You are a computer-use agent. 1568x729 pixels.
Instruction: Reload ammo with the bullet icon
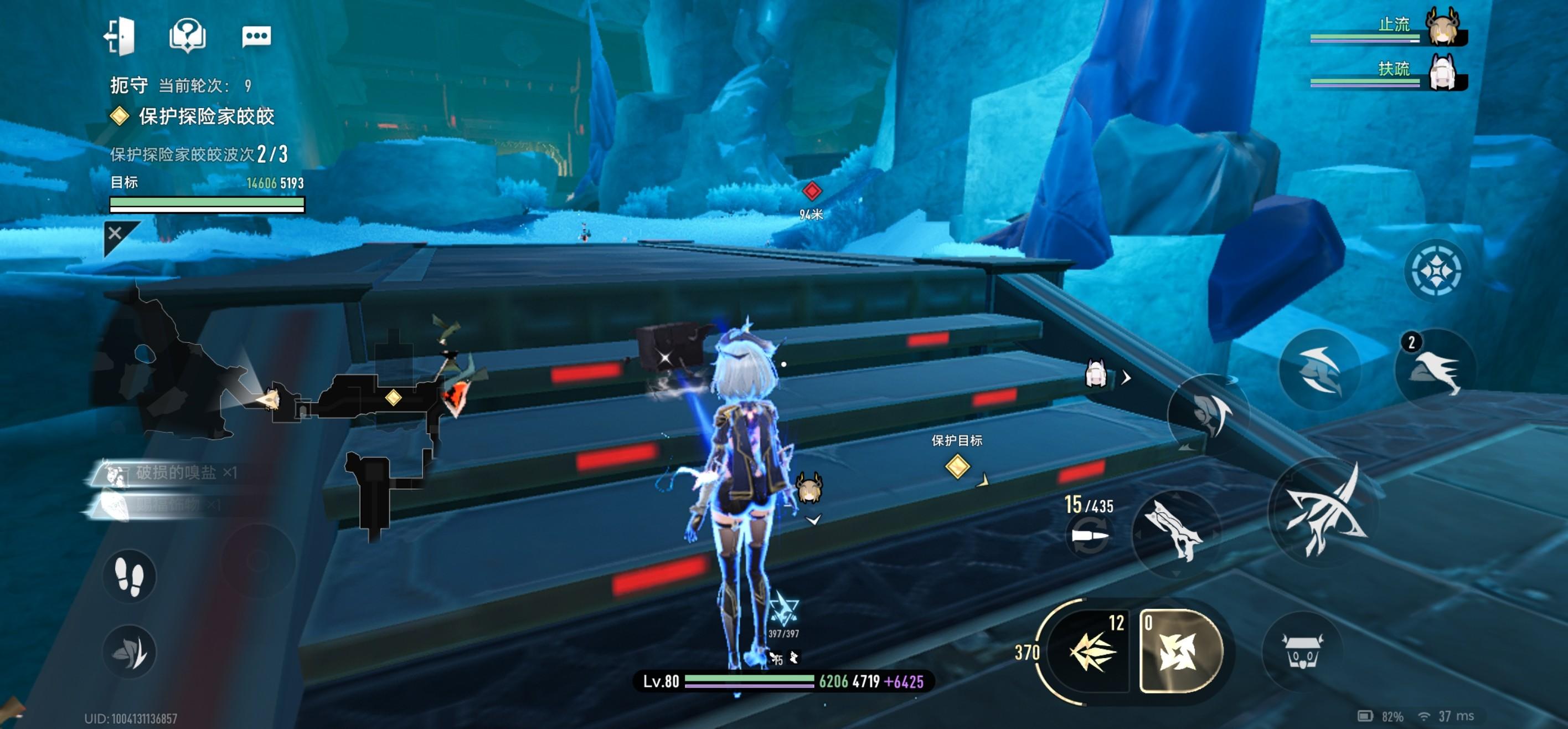(x=1090, y=536)
